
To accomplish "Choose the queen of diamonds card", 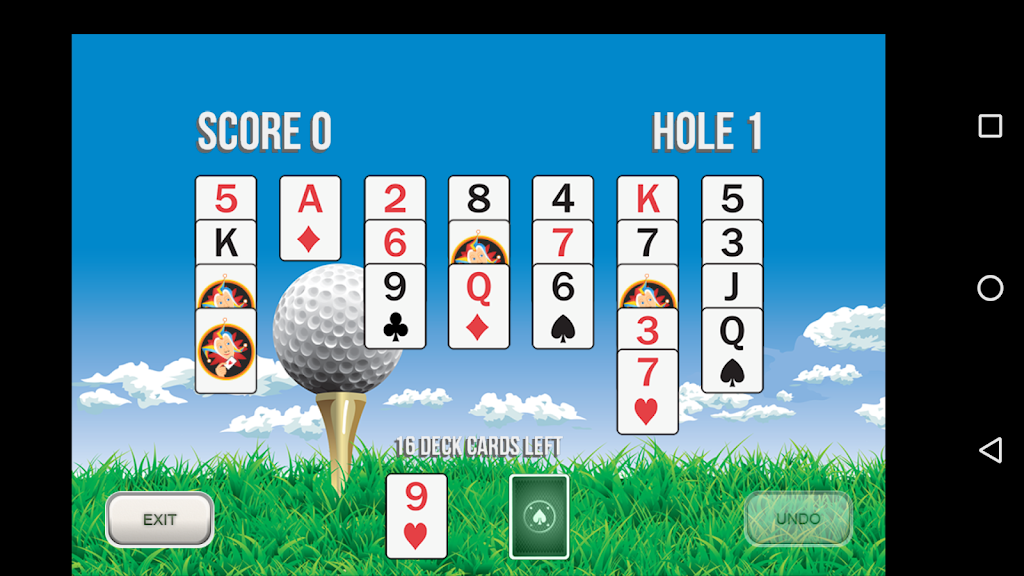I will point(479,306).
